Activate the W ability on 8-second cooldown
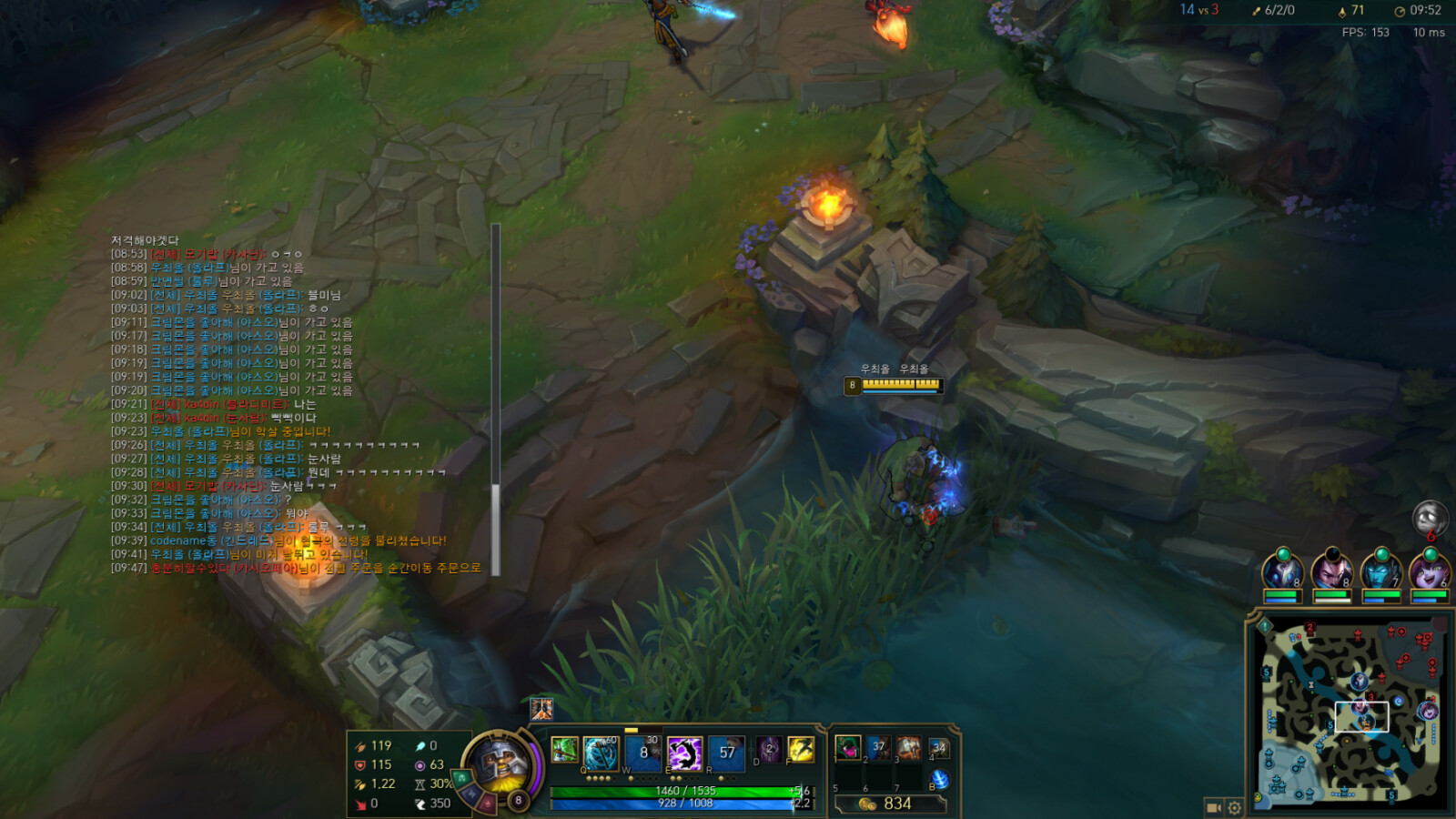Image resolution: width=1456 pixels, height=819 pixels. (643, 753)
